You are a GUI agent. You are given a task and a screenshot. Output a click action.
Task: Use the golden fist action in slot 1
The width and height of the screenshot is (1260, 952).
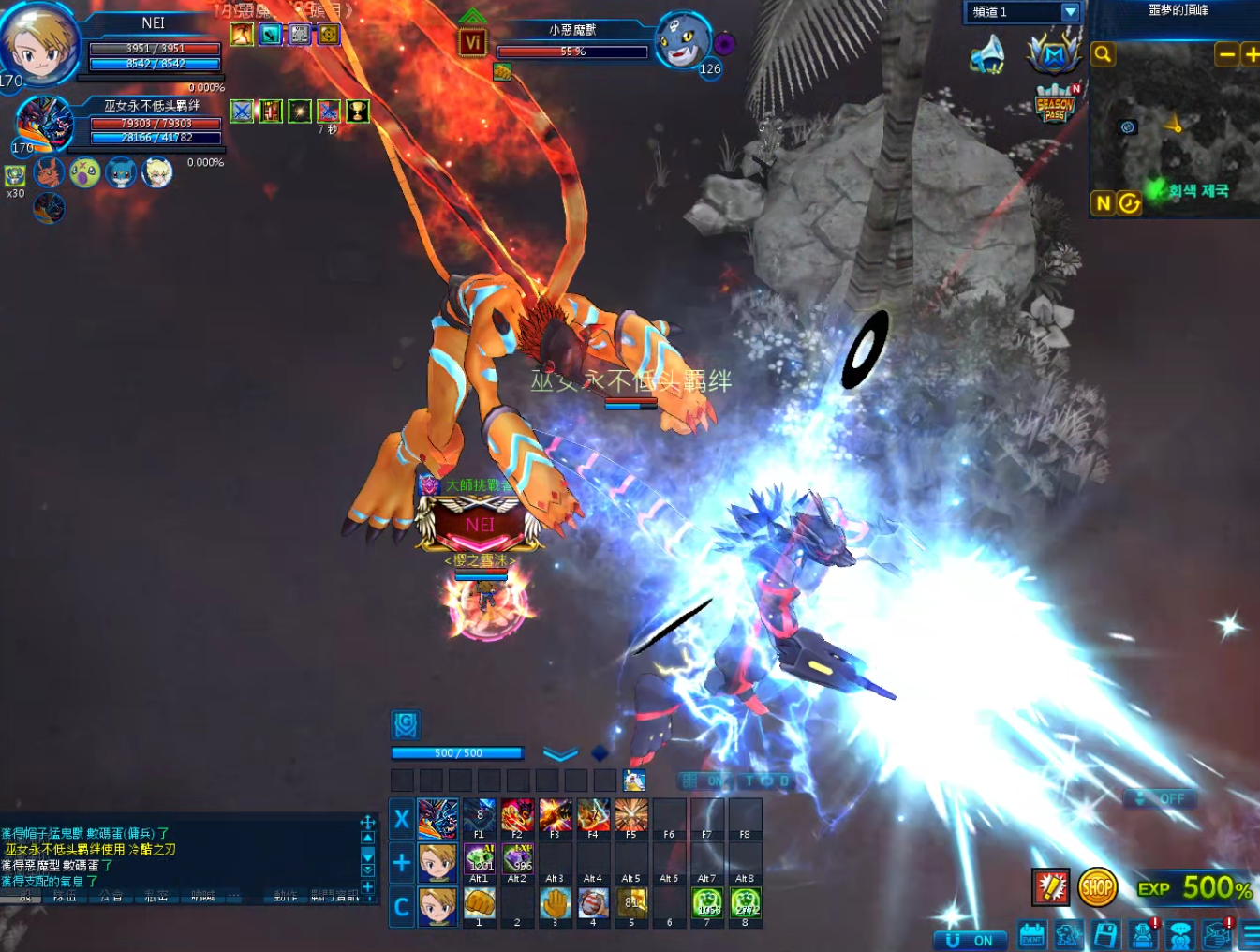(480, 903)
